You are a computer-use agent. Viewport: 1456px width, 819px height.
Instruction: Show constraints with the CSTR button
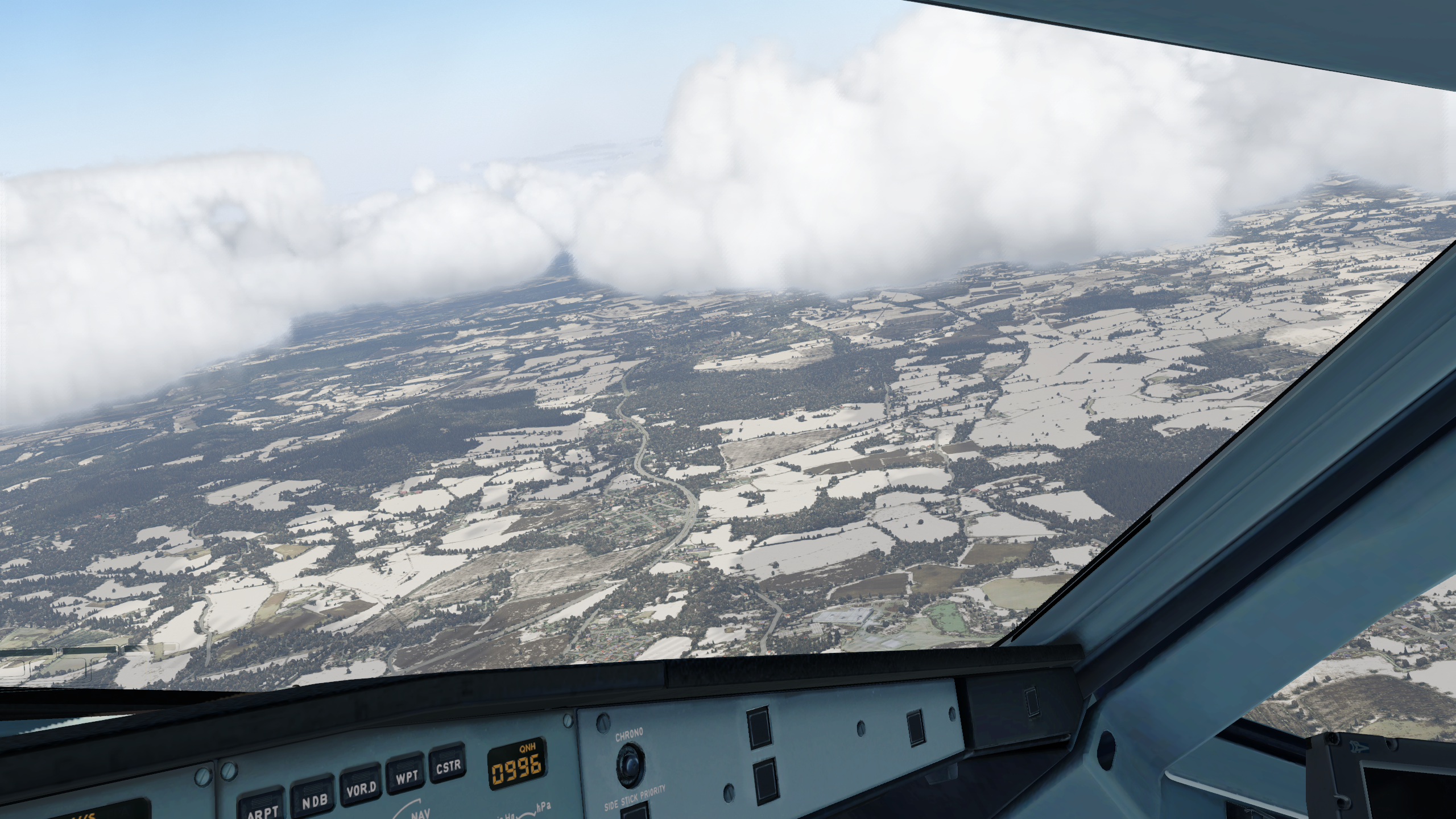448,766
